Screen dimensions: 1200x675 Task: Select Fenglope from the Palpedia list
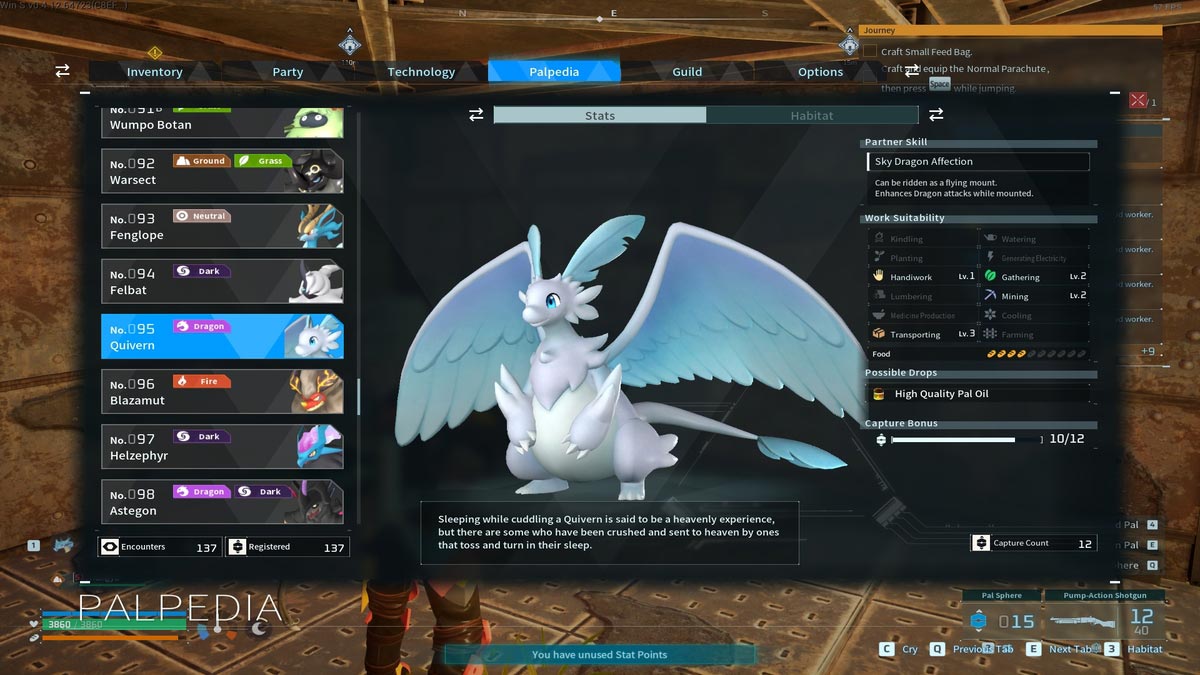[222, 226]
